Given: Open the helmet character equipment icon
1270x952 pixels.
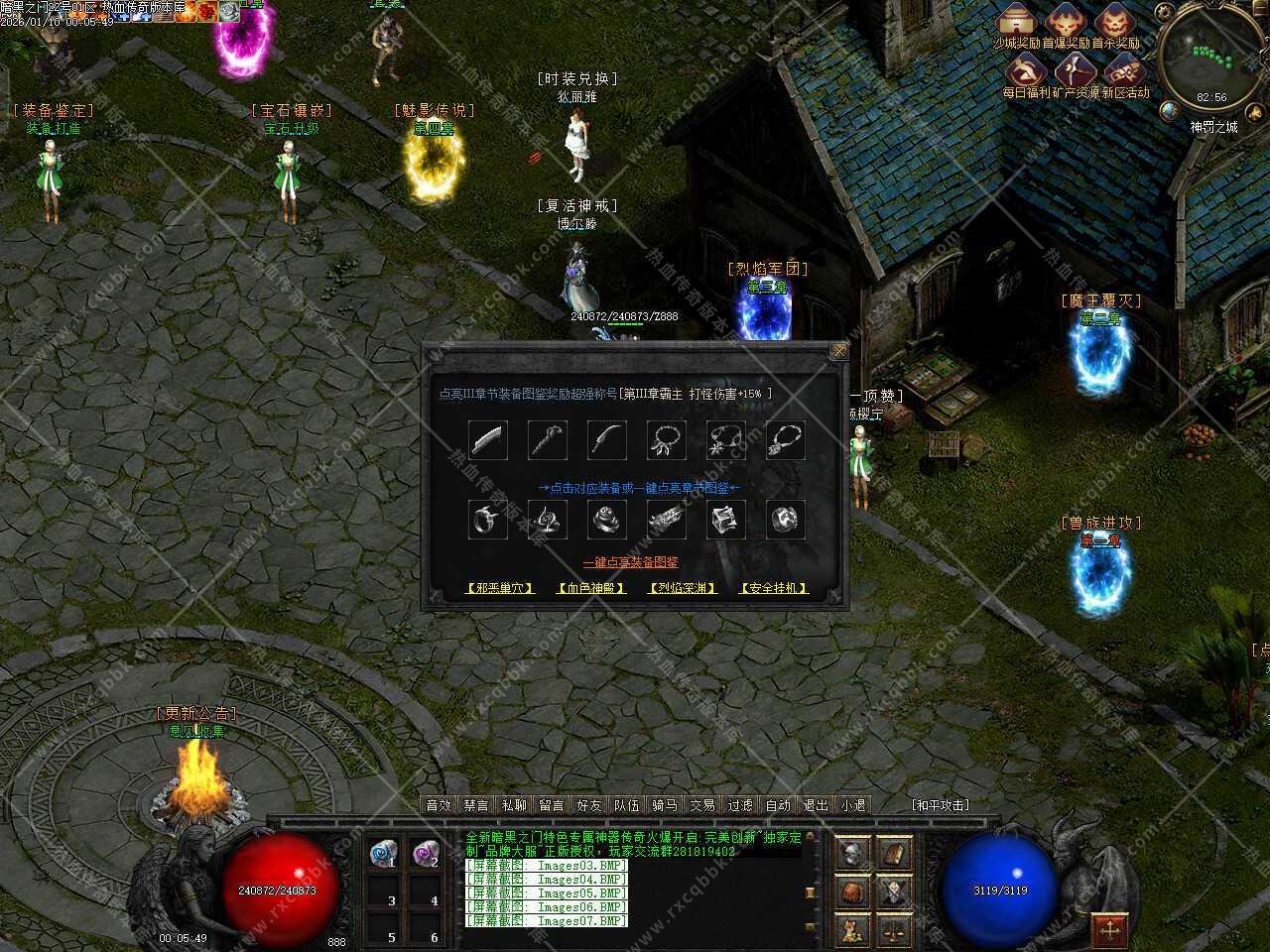Looking at the screenshot, I should click(851, 853).
